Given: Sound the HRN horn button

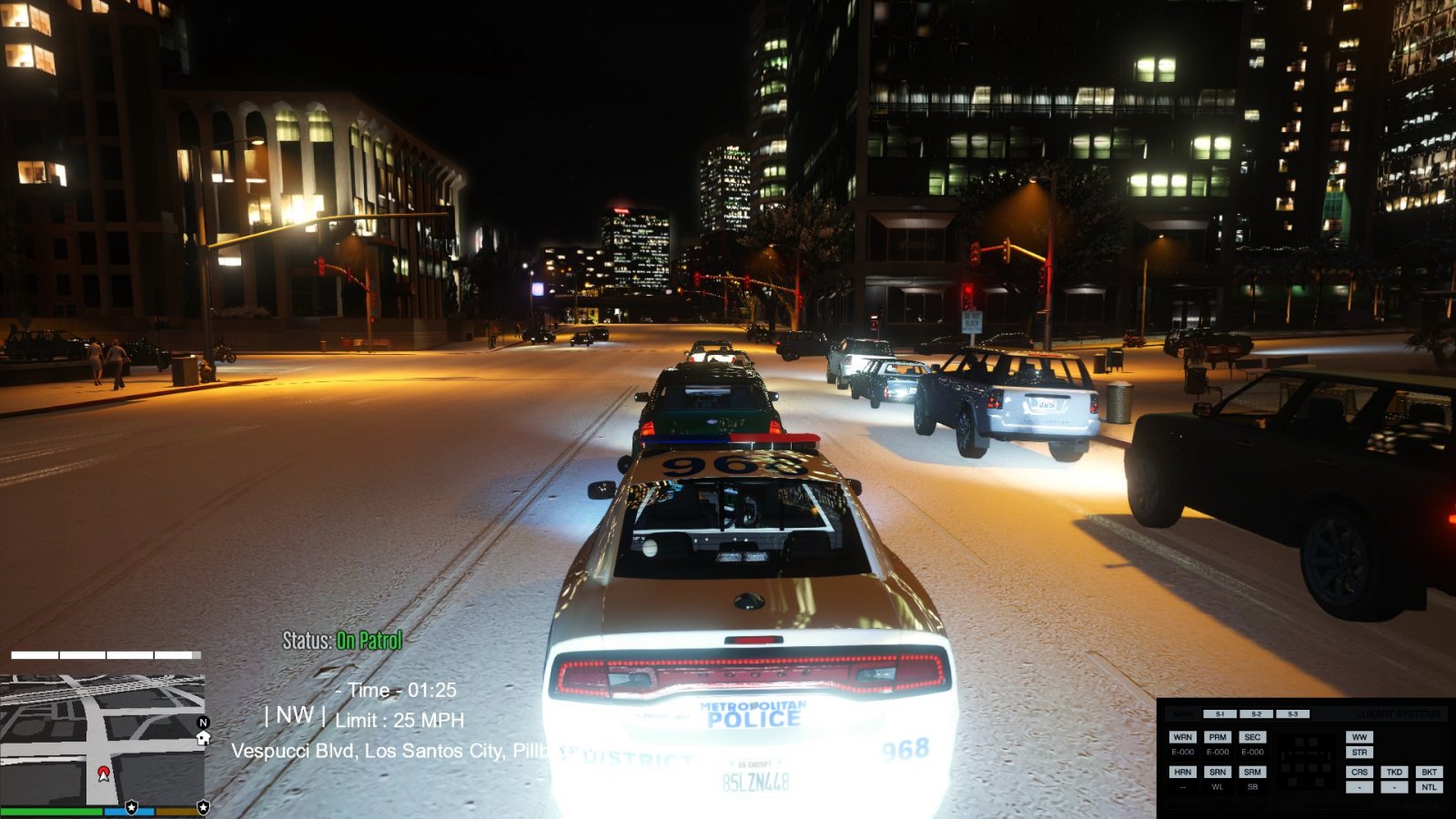Looking at the screenshot, I should (x=1182, y=772).
